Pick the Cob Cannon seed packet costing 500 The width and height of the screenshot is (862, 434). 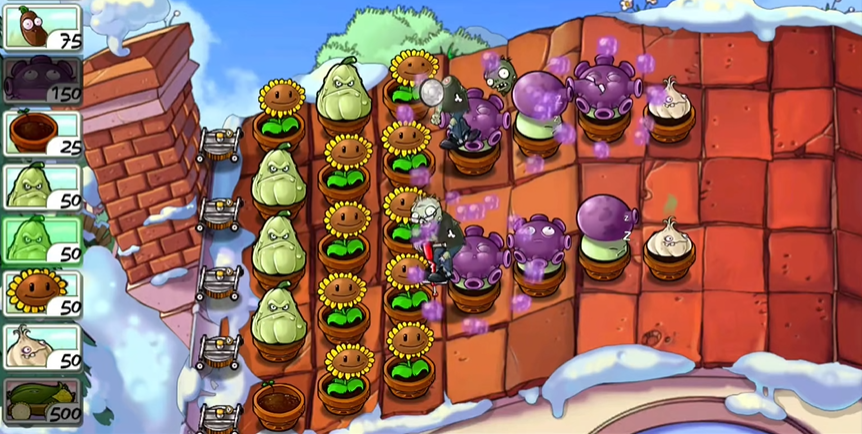click(42, 401)
